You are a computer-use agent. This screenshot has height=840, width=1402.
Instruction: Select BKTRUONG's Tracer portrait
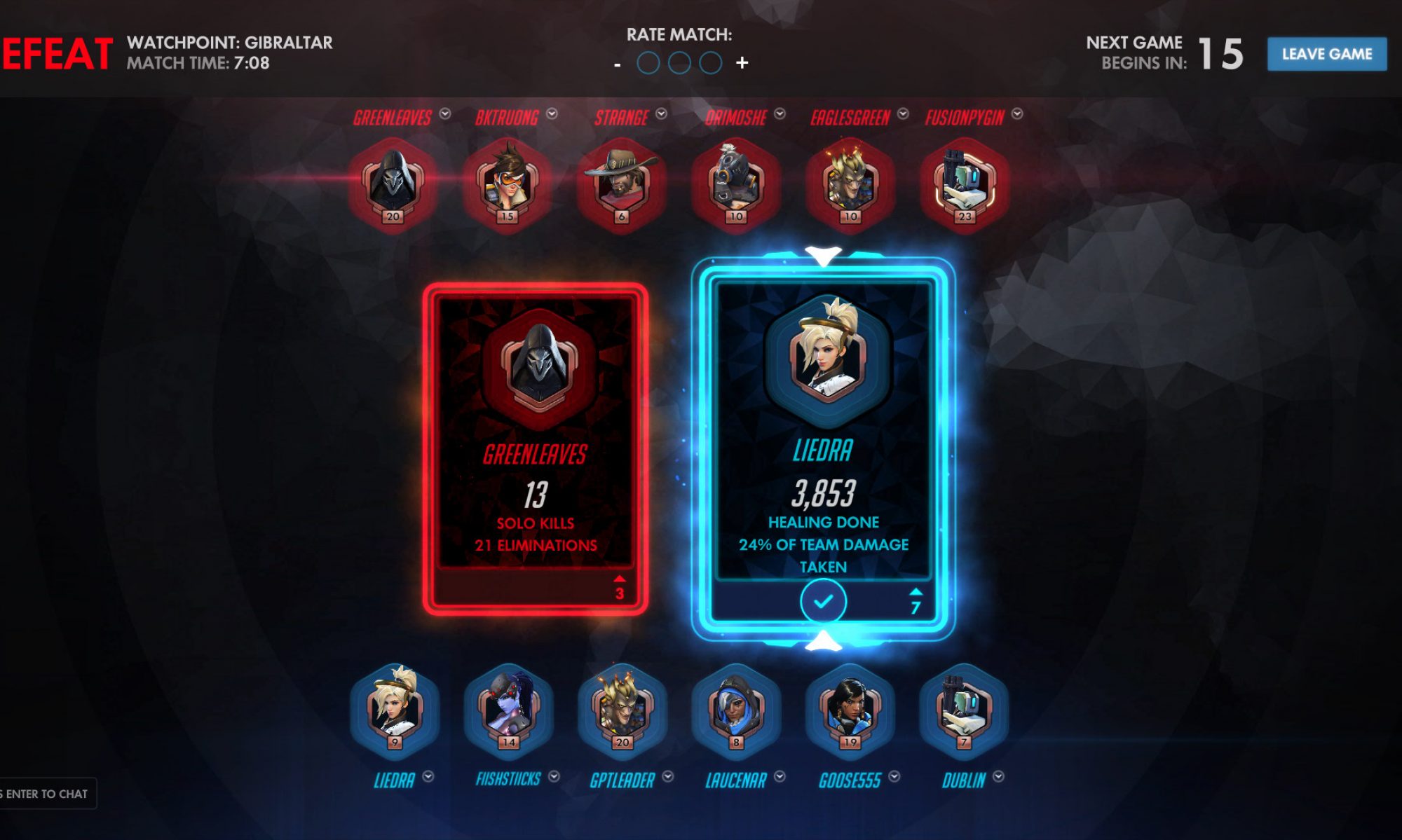[x=508, y=184]
